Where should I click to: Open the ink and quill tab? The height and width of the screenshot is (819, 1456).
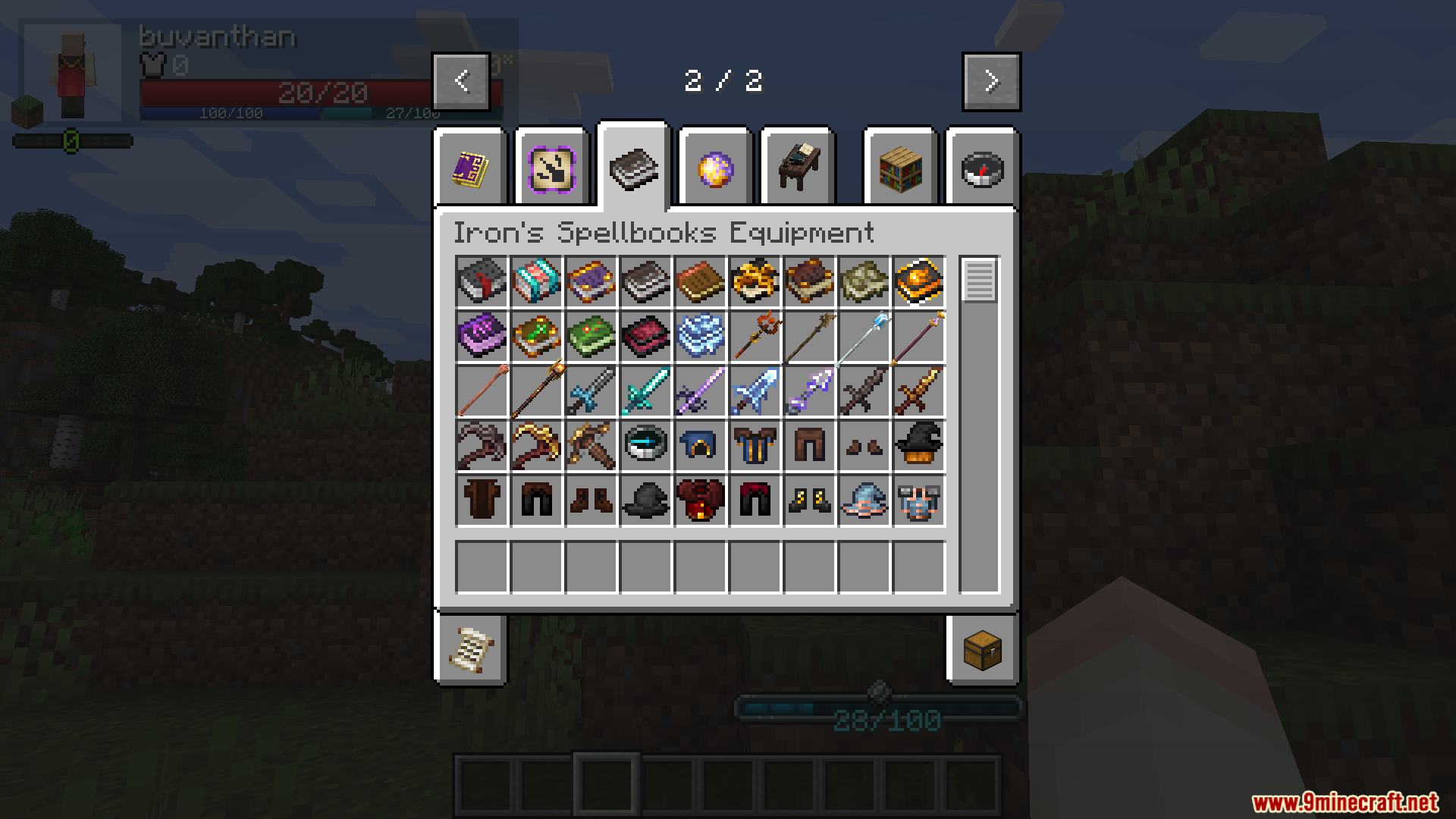point(551,167)
